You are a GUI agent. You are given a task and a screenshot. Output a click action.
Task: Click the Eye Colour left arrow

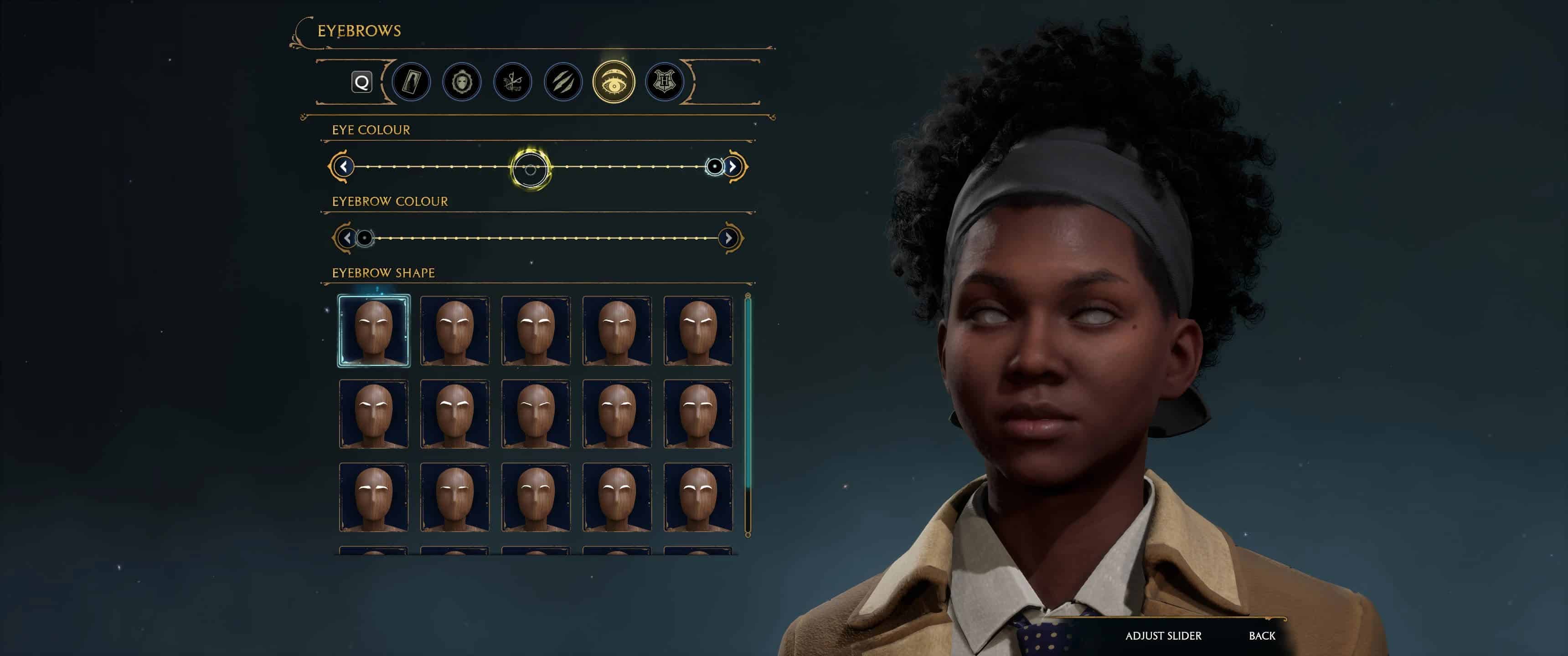pos(343,166)
